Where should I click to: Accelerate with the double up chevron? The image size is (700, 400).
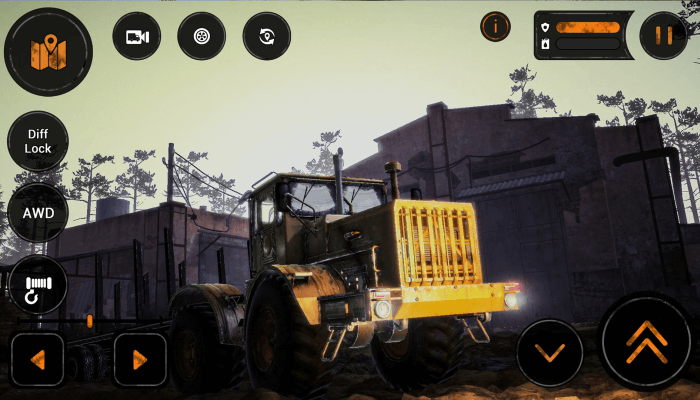(646, 344)
